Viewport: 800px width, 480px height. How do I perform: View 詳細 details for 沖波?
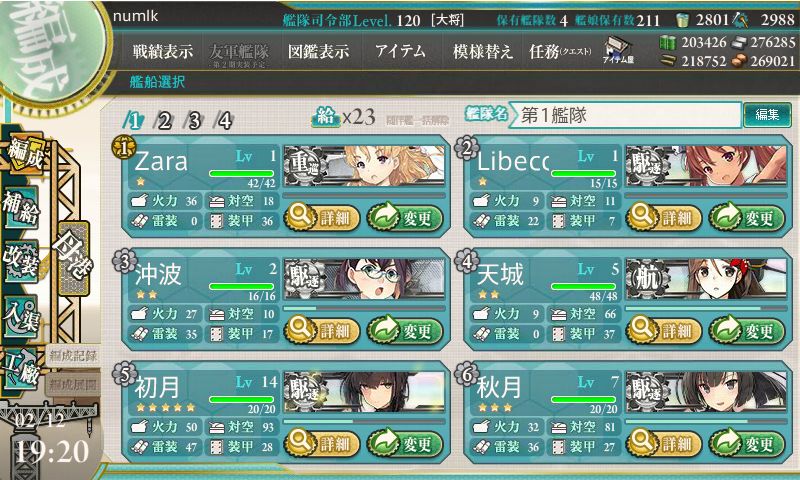pyautogui.click(x=320, y=330)
